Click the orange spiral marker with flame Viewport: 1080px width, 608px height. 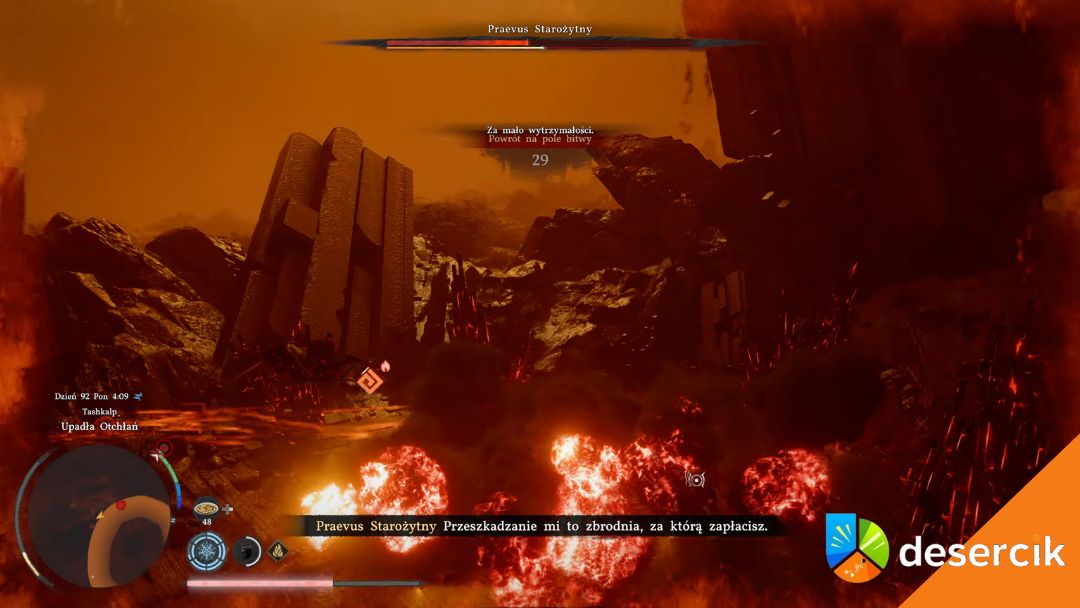coord(369,379)
